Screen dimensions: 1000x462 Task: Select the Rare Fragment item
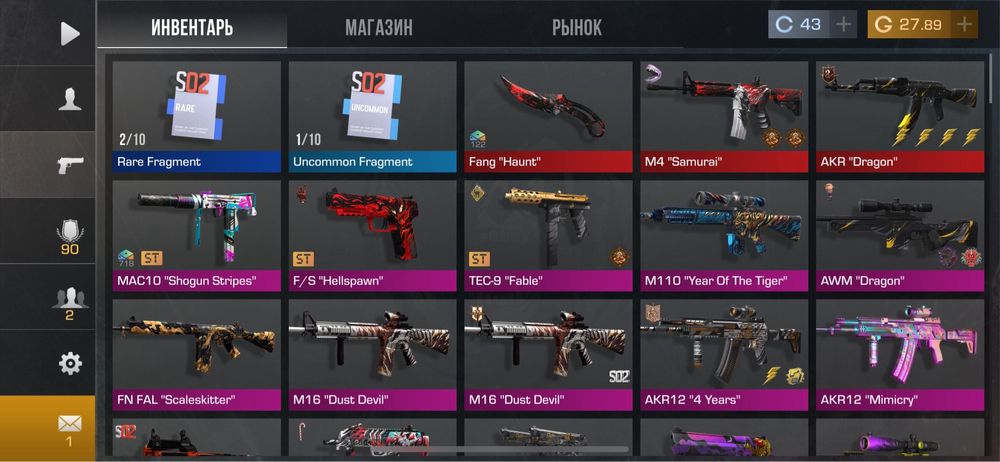(x=196, y=117)
